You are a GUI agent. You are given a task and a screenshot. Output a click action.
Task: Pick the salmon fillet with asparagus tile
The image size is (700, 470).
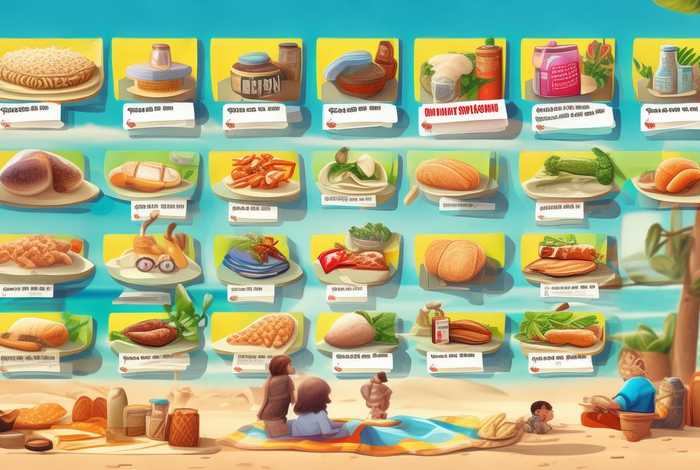(567, 256)
